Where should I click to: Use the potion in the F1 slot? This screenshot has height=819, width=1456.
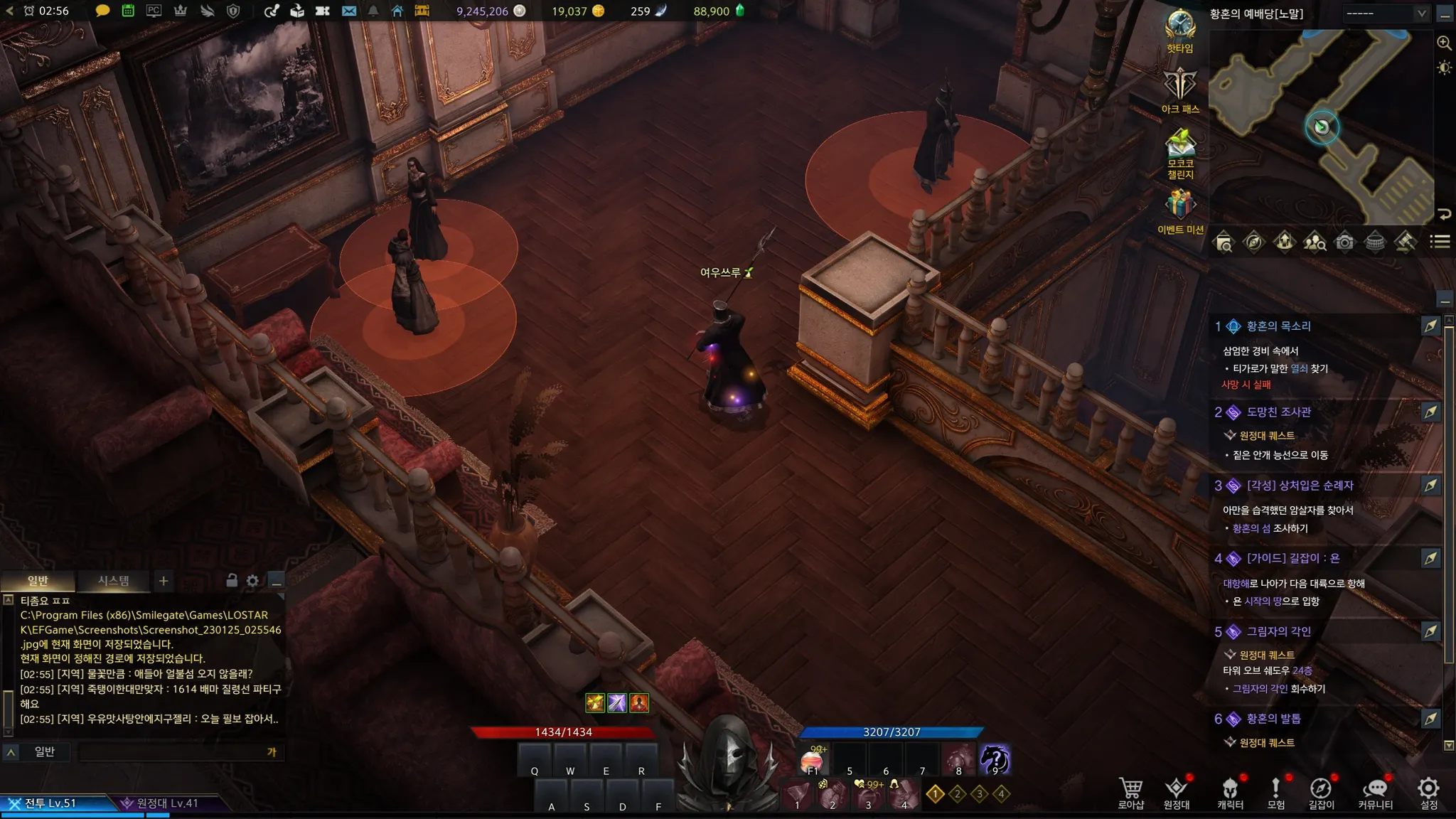[813, 761]
